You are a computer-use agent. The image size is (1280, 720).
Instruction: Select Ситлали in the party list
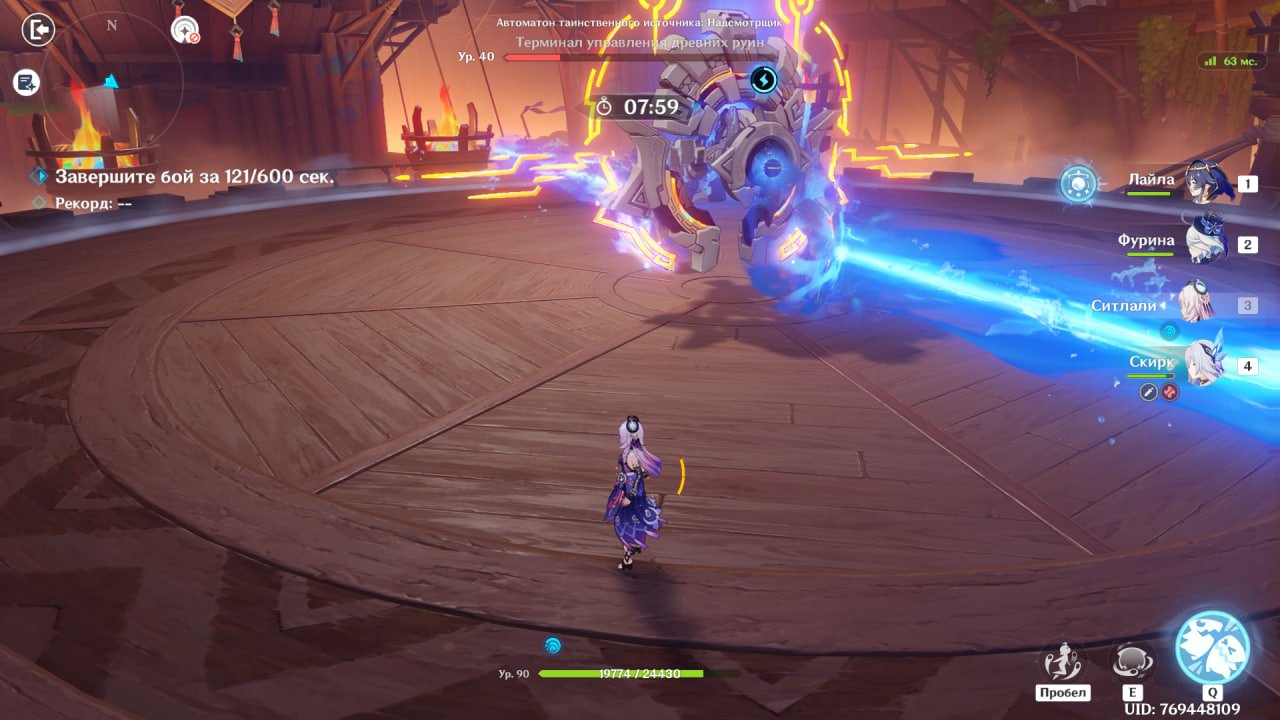pos(1196,305)
